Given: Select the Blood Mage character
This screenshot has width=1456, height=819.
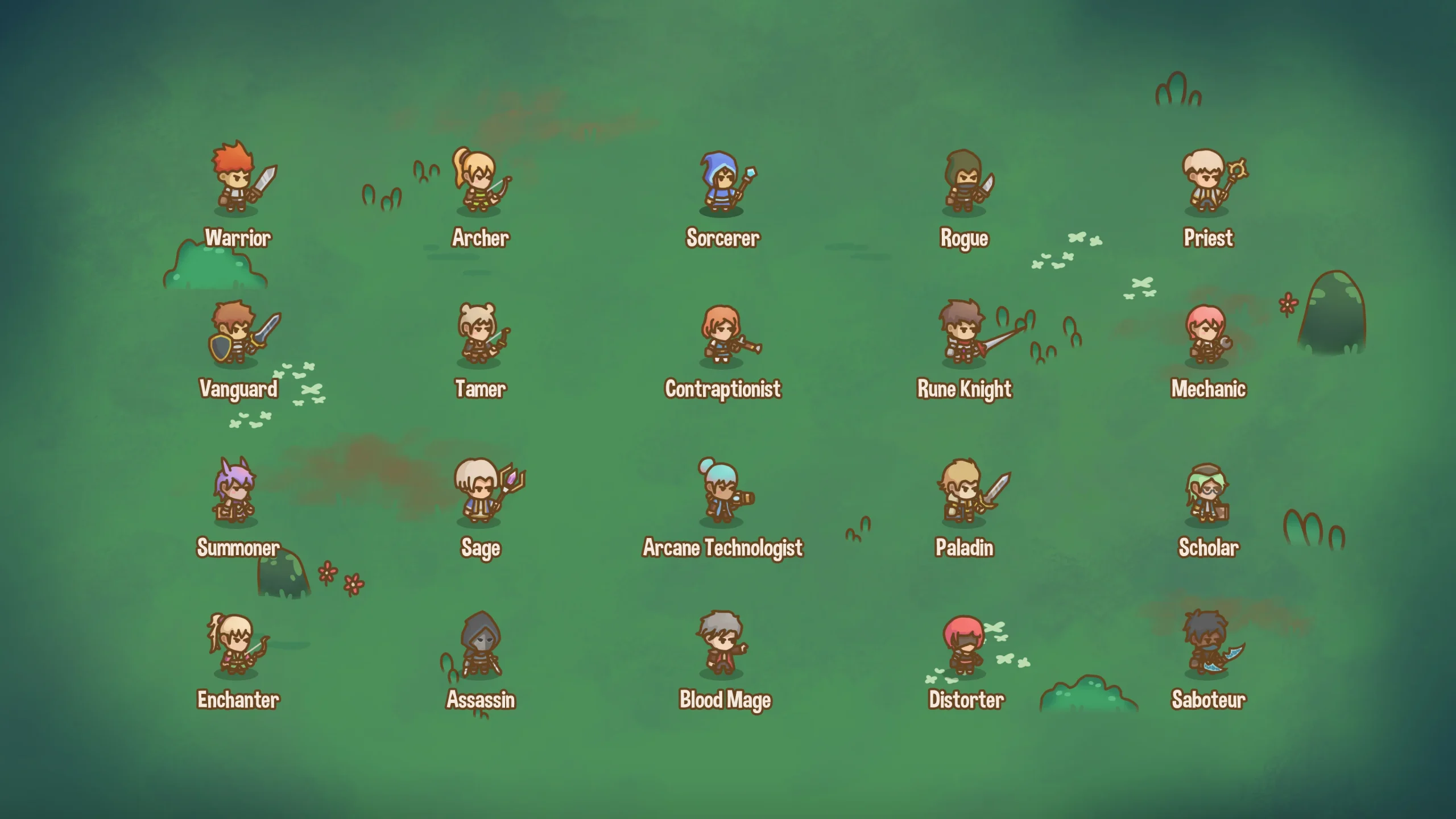Looking at the screenshot, I should (721, 644).
